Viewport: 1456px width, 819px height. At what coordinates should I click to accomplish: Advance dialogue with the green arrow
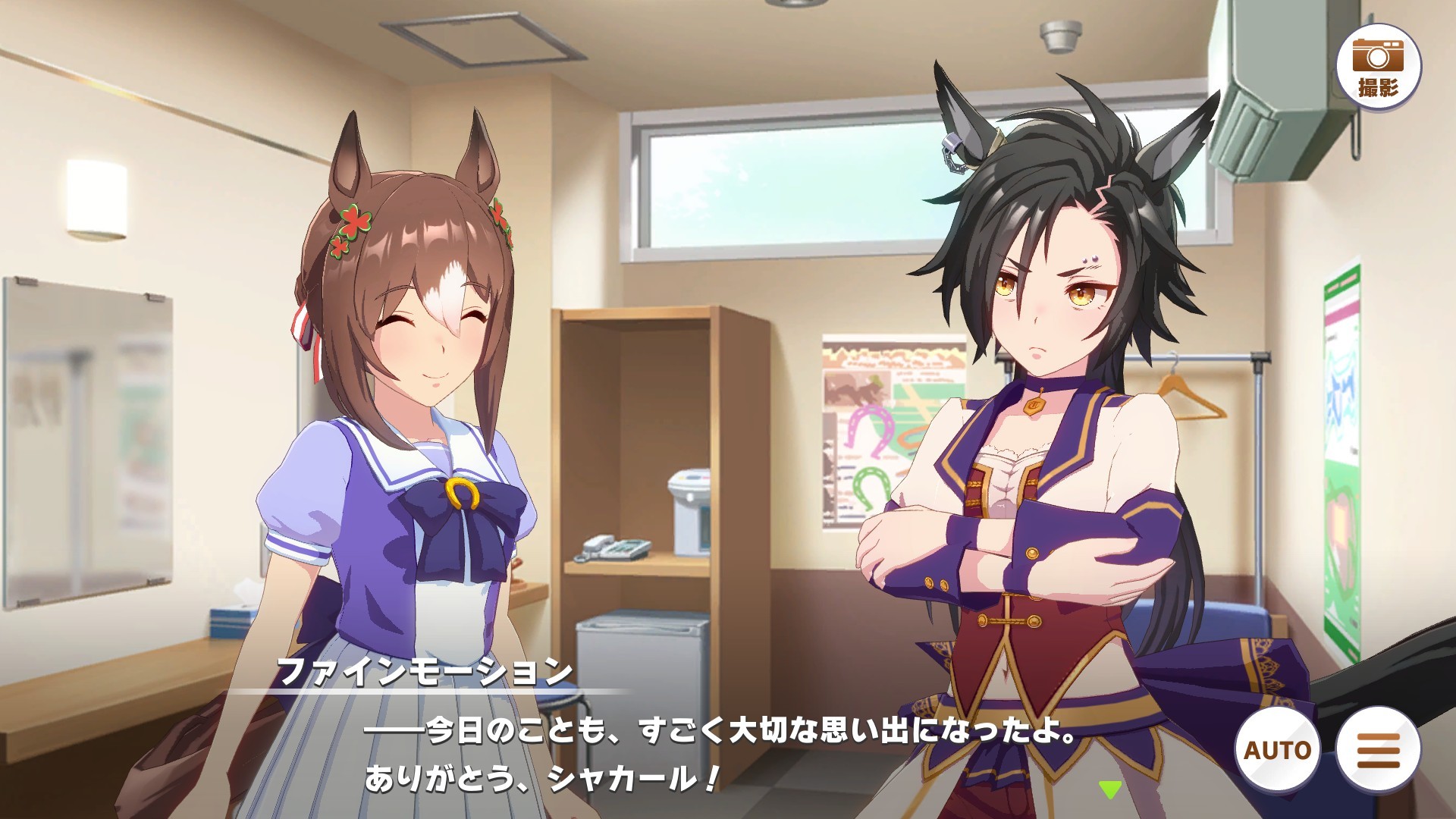coord(1110,789)
